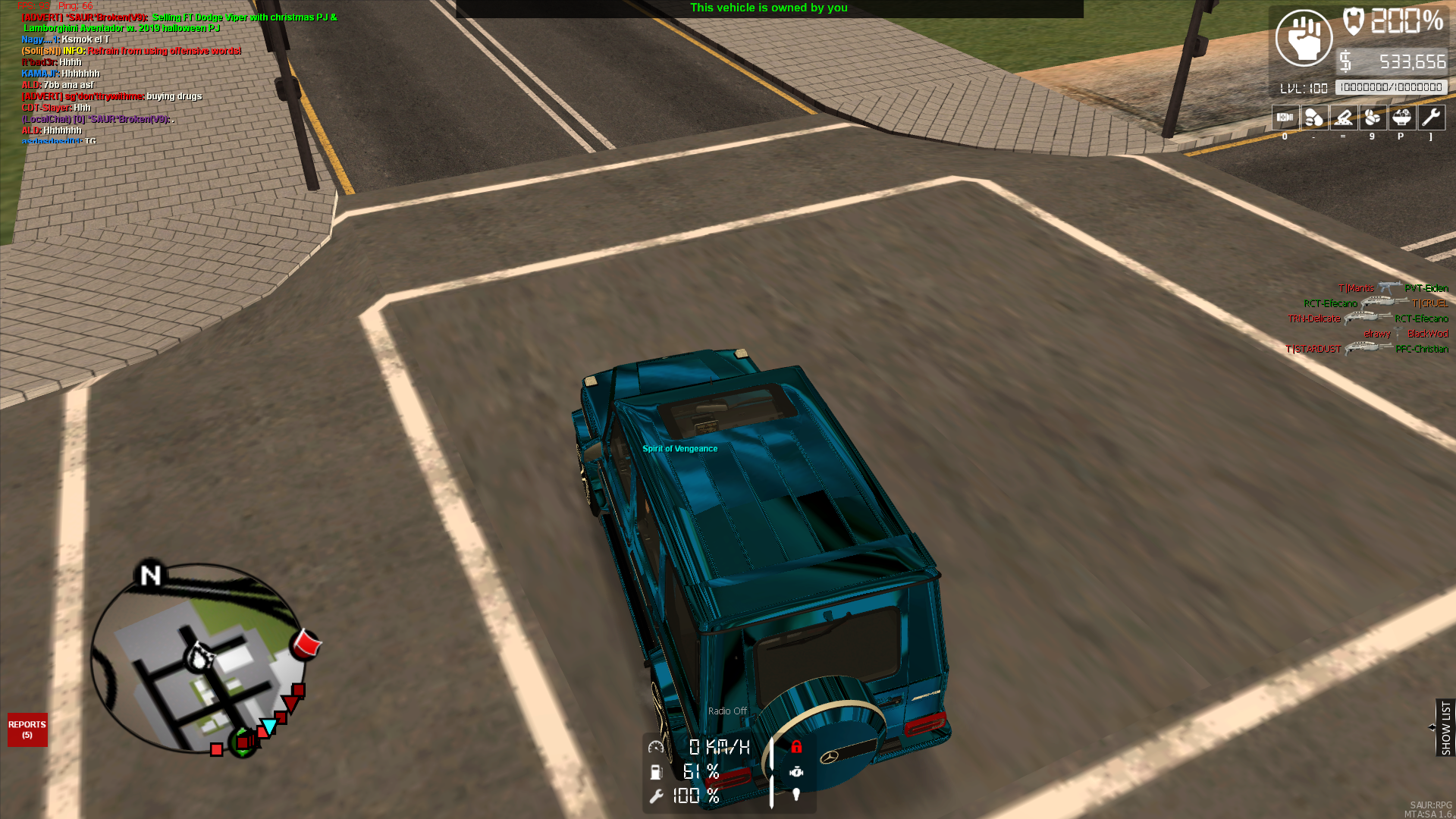The image size is (1456, 819).
Task: Activate the wrench repair item slot
Action: click(1431, 118)
